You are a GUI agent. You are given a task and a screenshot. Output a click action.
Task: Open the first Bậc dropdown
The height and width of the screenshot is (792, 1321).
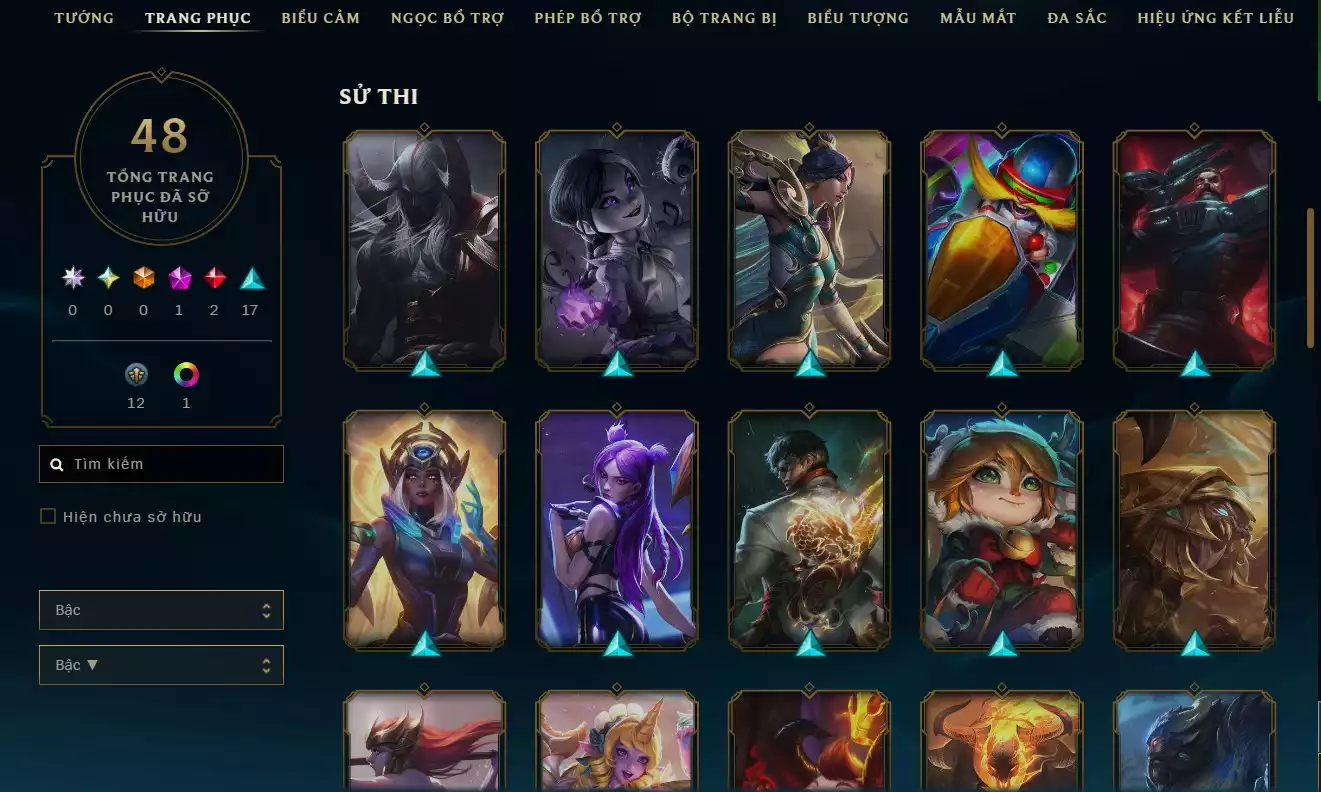pyautogui.click(x=161, y=609)
